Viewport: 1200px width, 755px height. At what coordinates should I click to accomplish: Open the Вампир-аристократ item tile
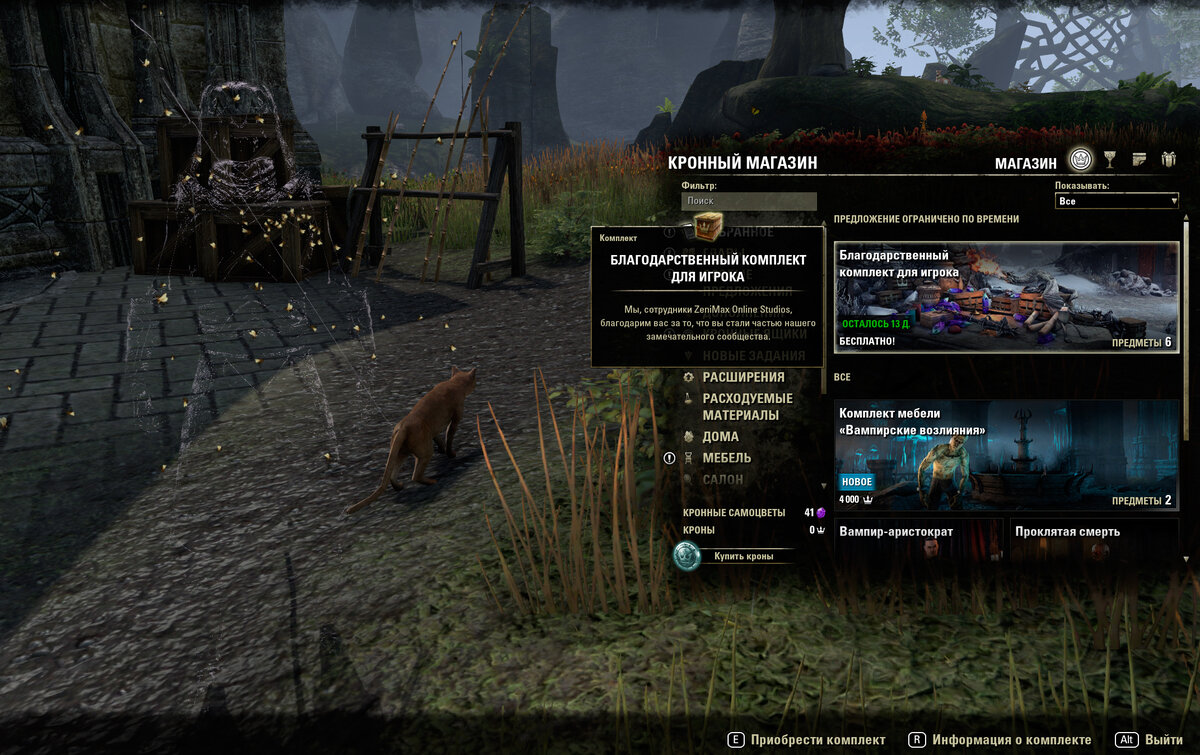[x=919, y=538]
